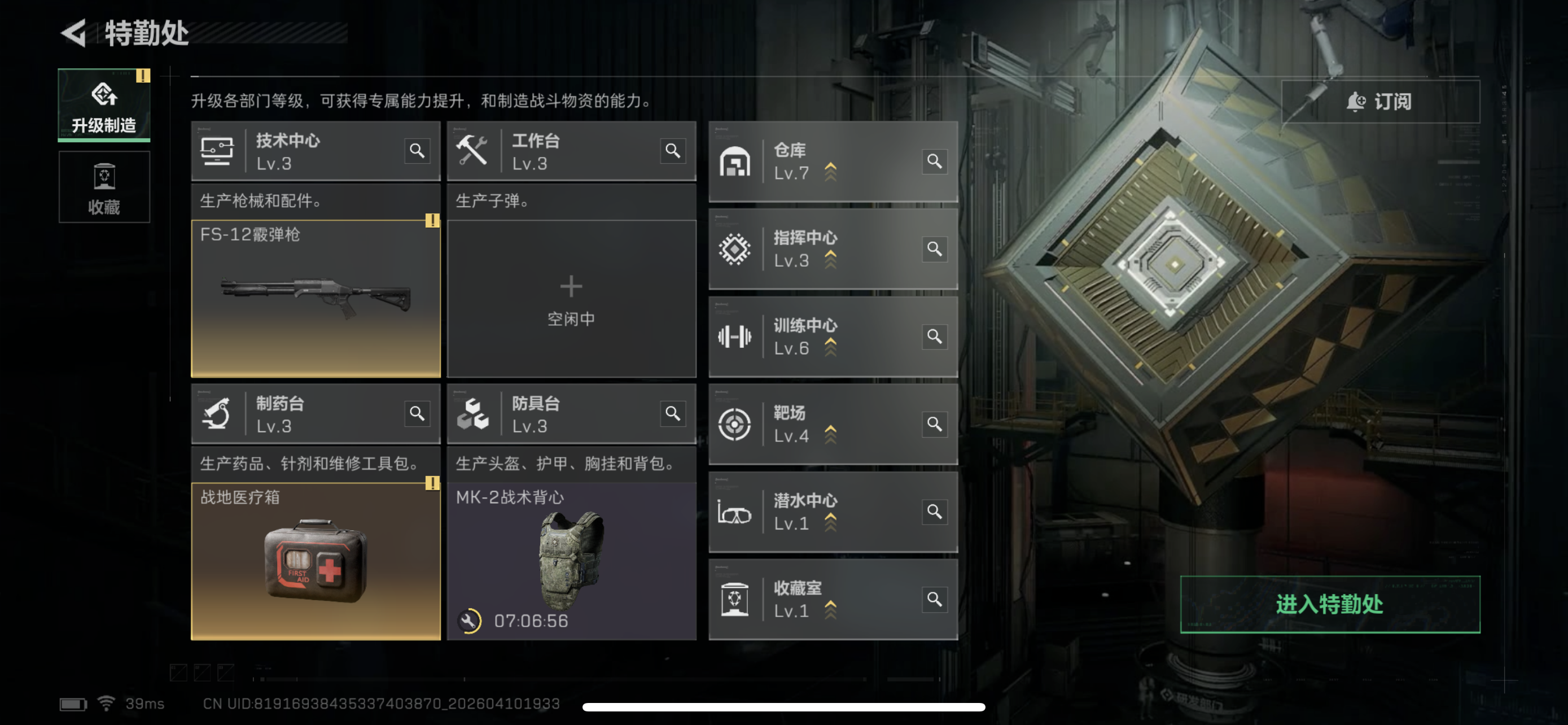Inspect 技术中心 details with its magnifier
1568x725 pixels.
(x=417, y=150)
